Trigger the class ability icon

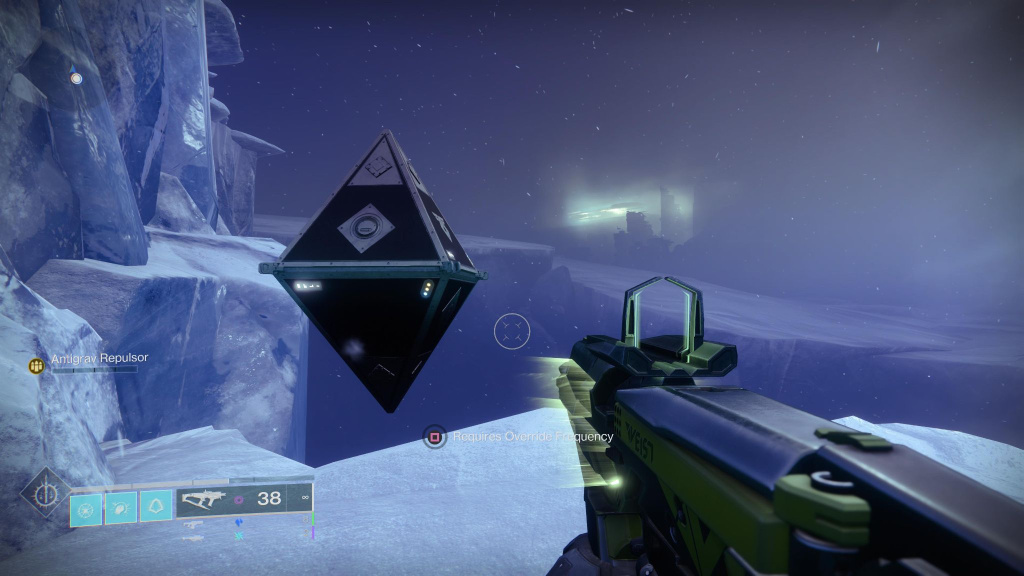(x=155, y=506)
